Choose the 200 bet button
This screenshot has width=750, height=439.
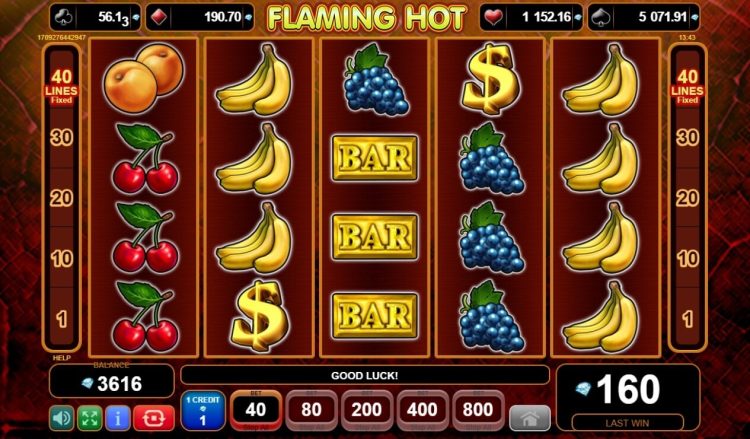point(367,411)
